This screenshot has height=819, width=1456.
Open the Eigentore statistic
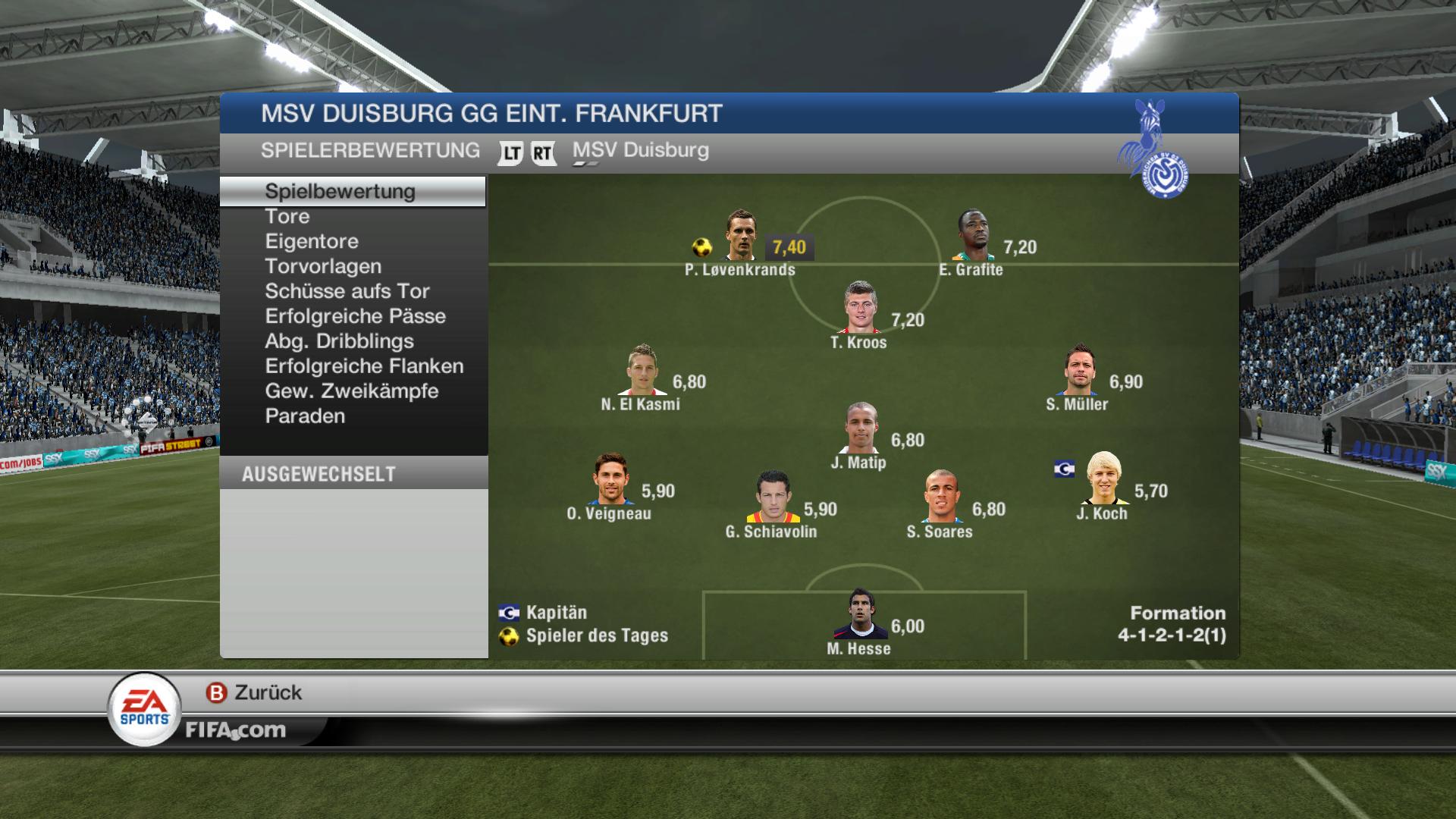point(312,241)
